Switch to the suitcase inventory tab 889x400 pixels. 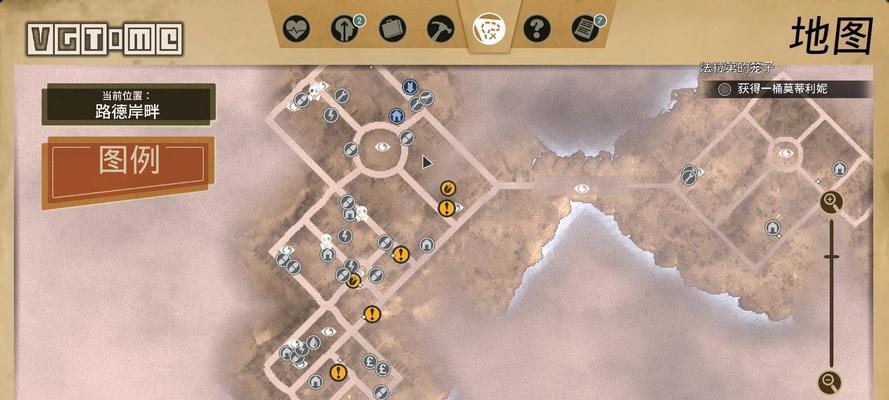pyautogui.click(x=392, y=28)
